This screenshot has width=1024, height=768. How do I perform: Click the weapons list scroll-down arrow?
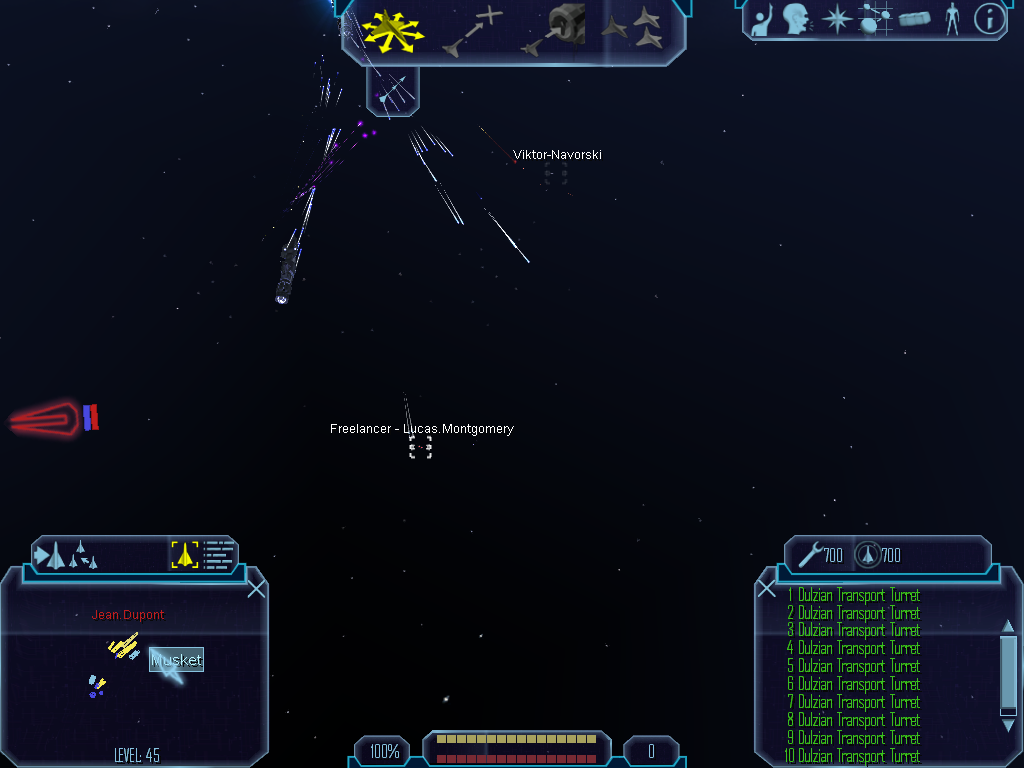[x=1008, y=726]
